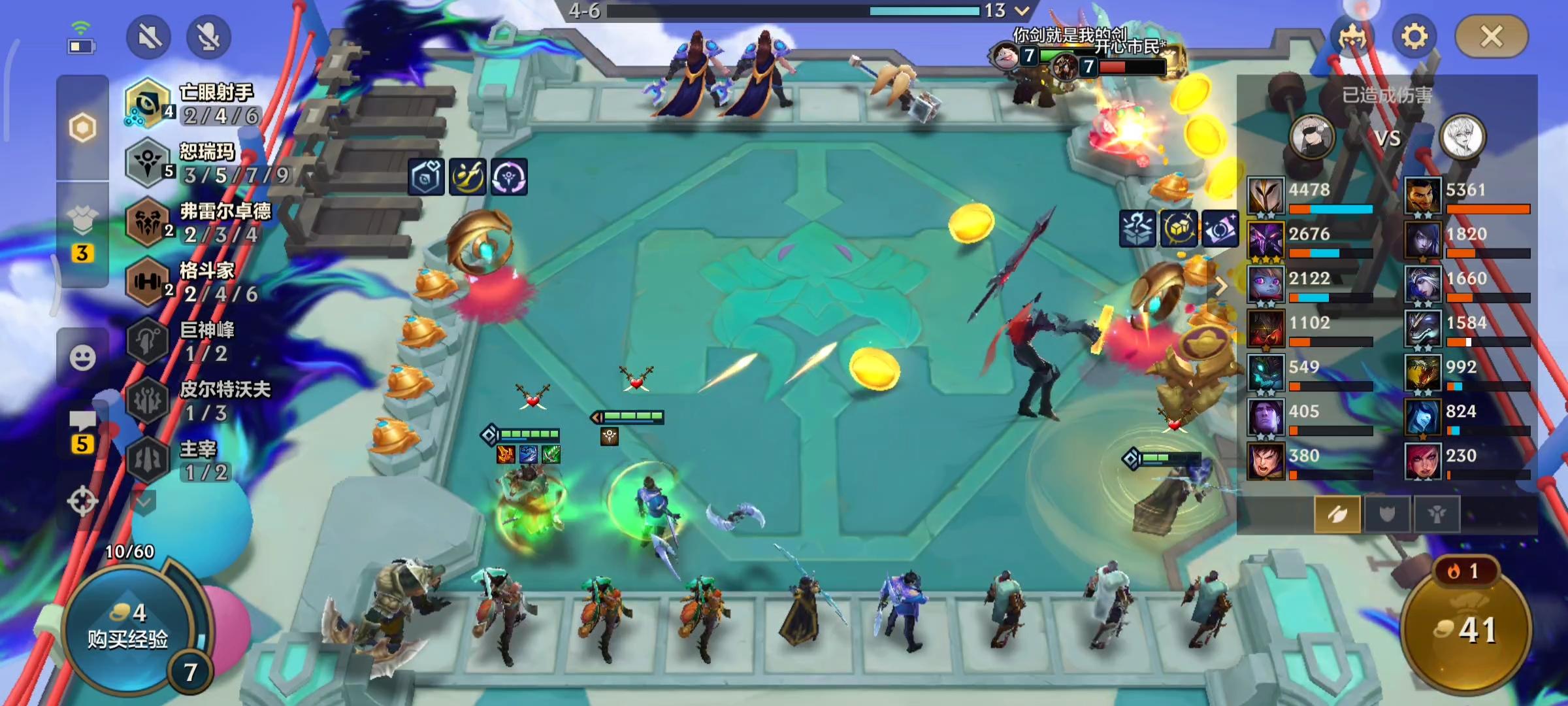Viewport: 1568px width, 706px height.
Task: Expand the trait list down arrow
Action: pyautogui.click(x=144, y=502)
